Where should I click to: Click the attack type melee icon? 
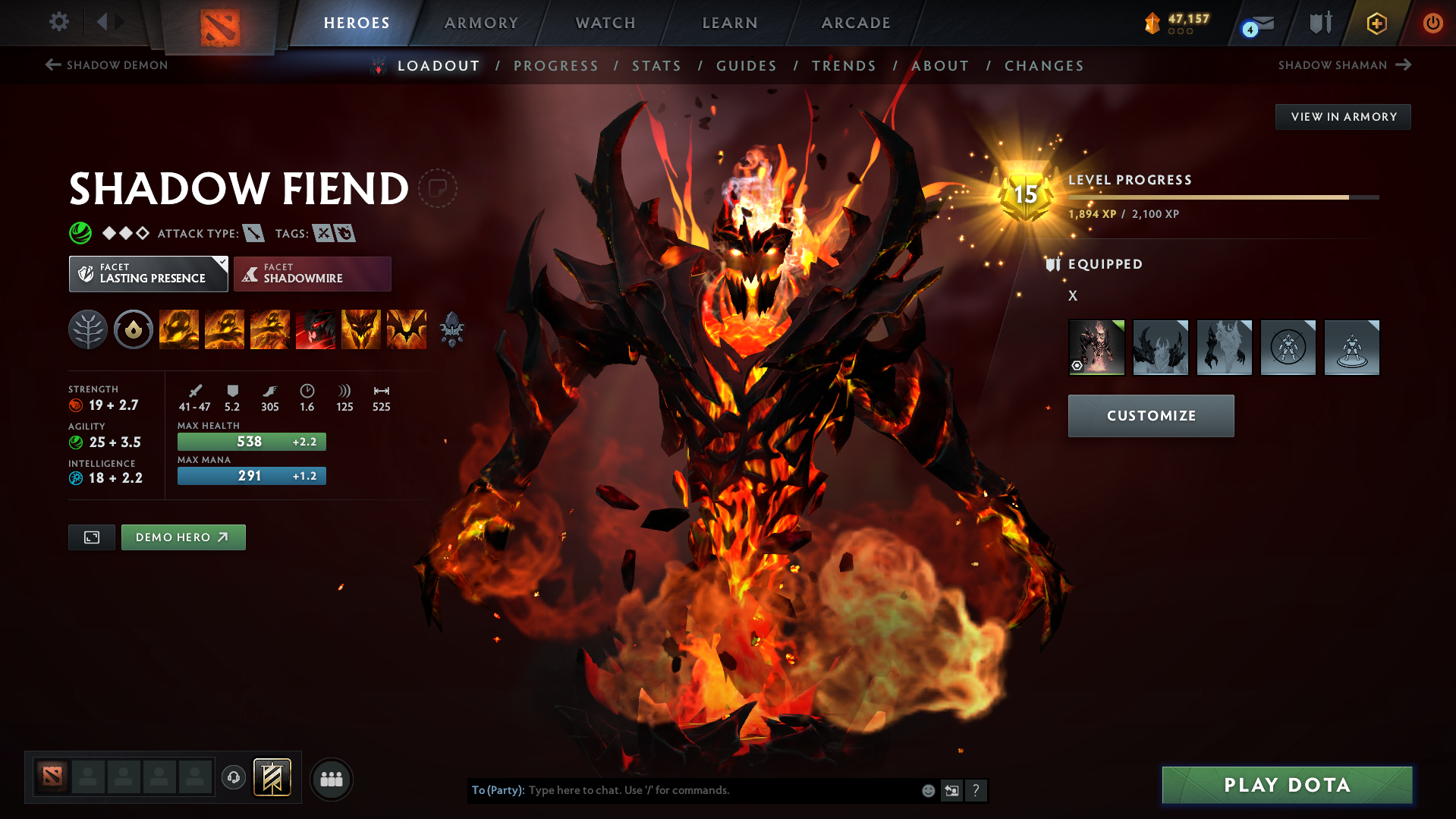coord(253,233)
